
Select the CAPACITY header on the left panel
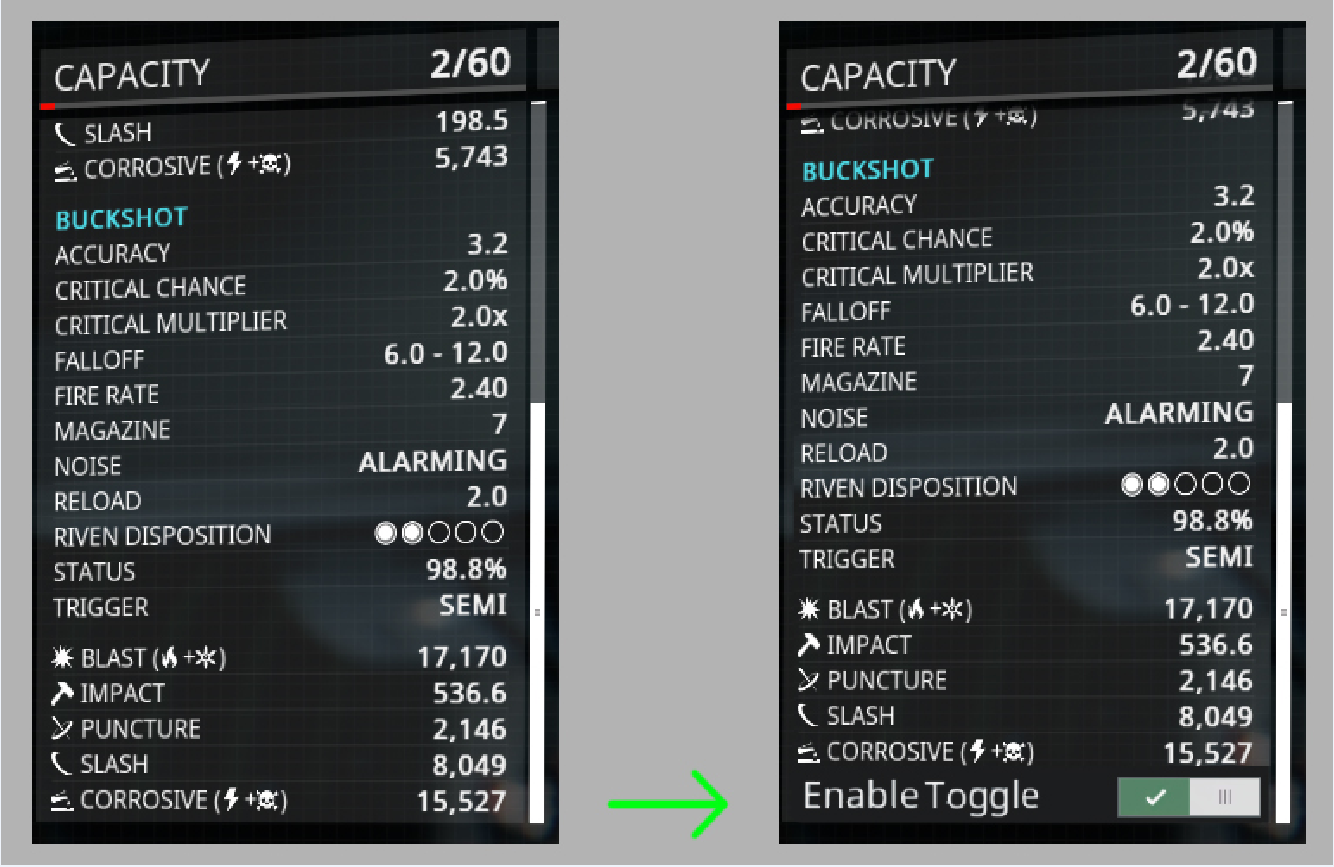point(133,71)
